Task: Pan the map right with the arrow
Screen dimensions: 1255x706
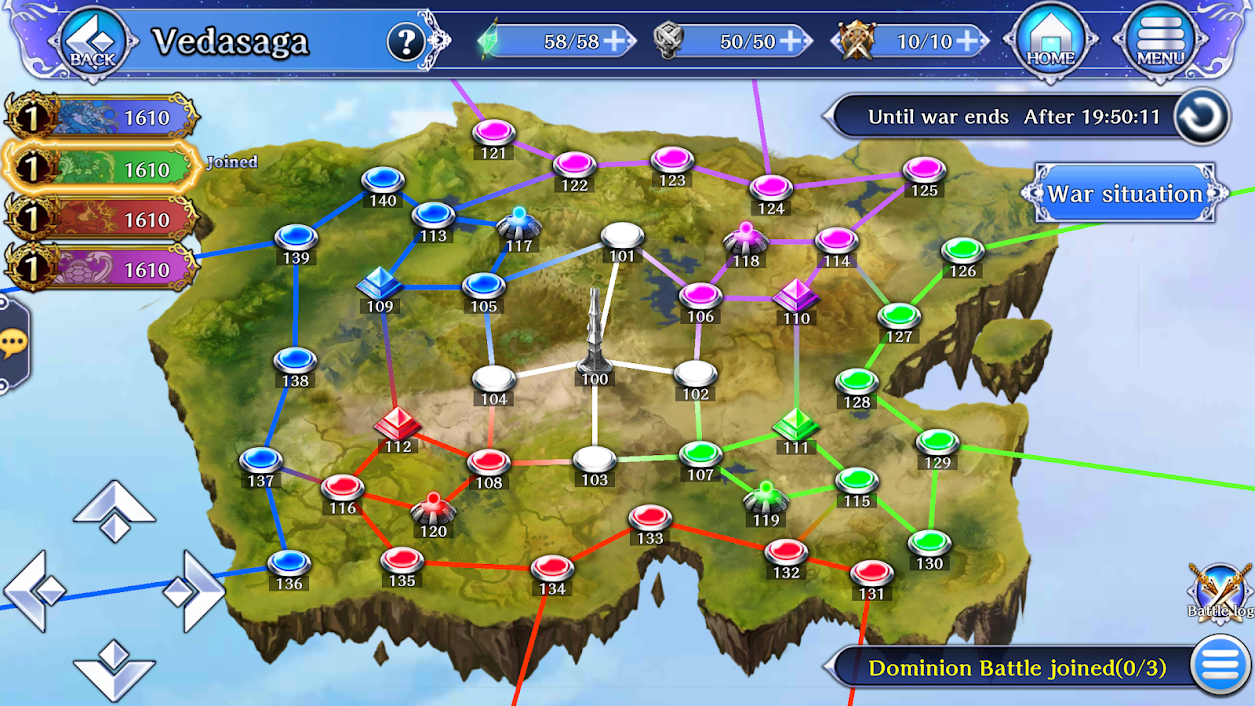Action: coord(193,591)
